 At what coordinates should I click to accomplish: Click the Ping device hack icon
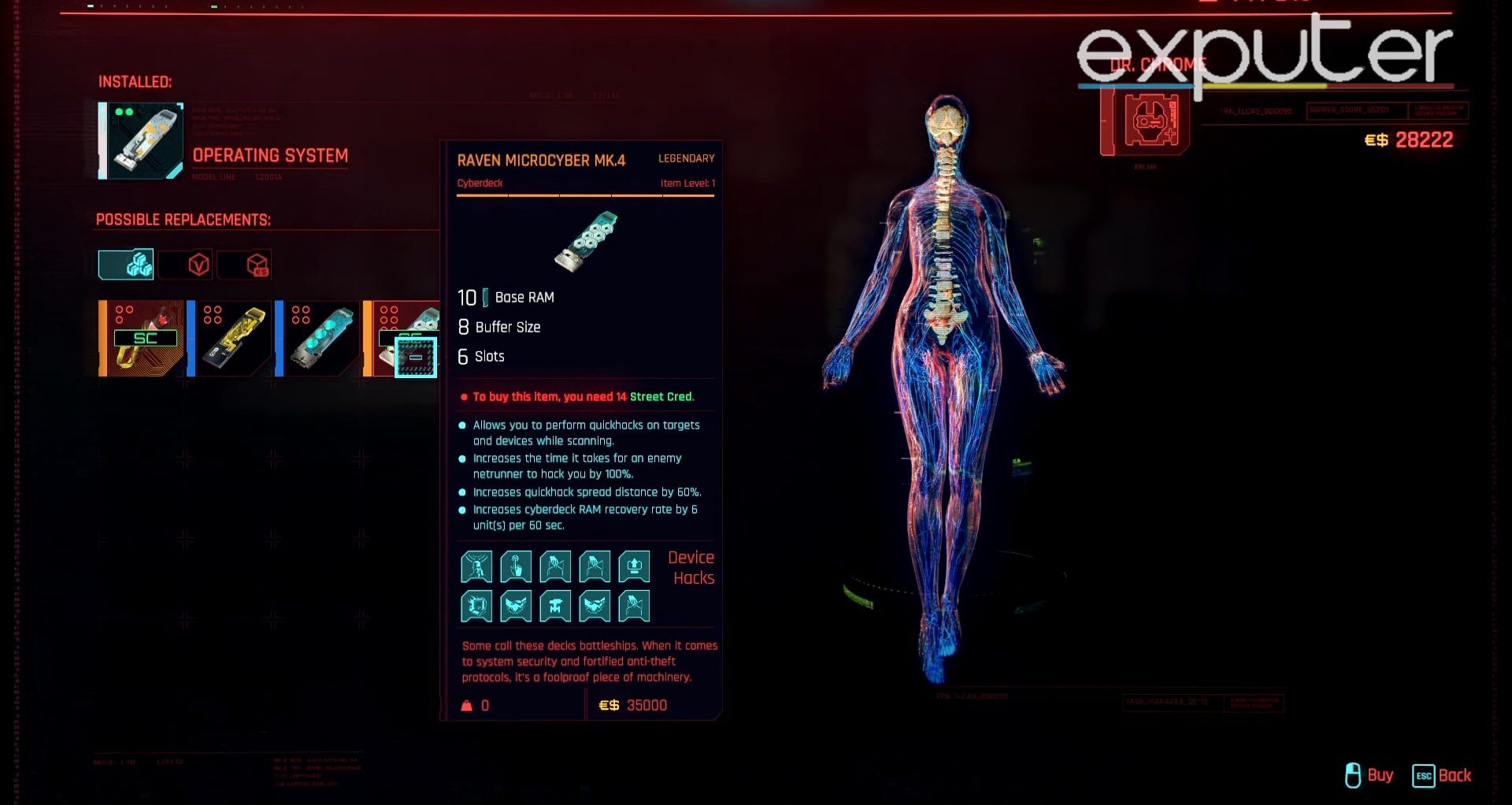point(476,566)
